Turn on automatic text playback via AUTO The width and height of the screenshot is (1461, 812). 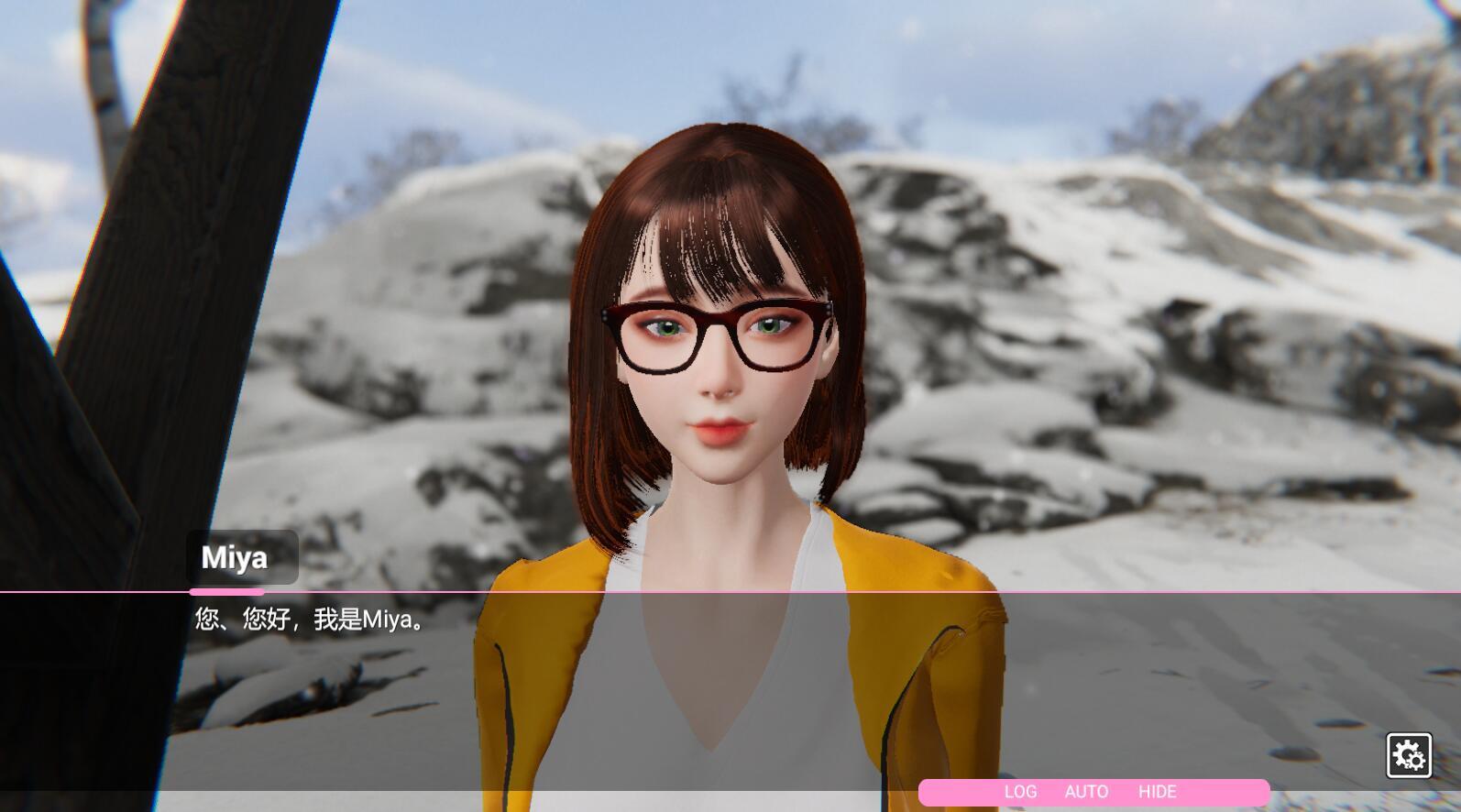coord(1087,791)
